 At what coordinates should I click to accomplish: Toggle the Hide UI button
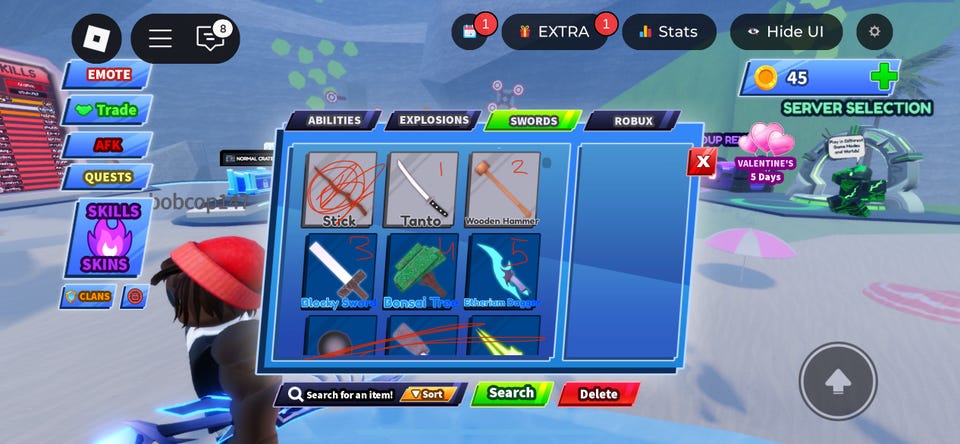pyautogui.click(x=786, y=32)
